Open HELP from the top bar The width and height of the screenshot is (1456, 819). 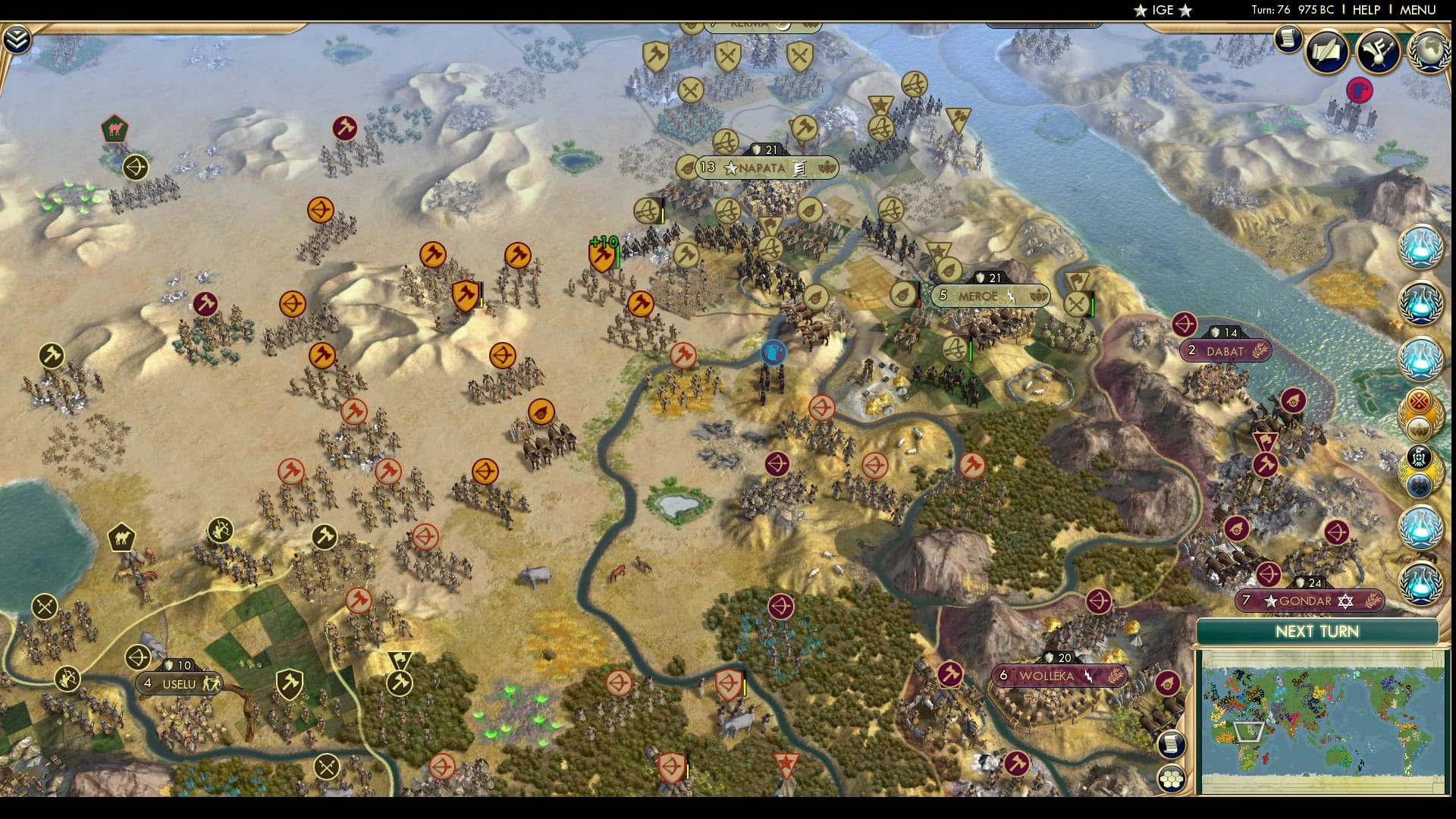pos(1365,11)
